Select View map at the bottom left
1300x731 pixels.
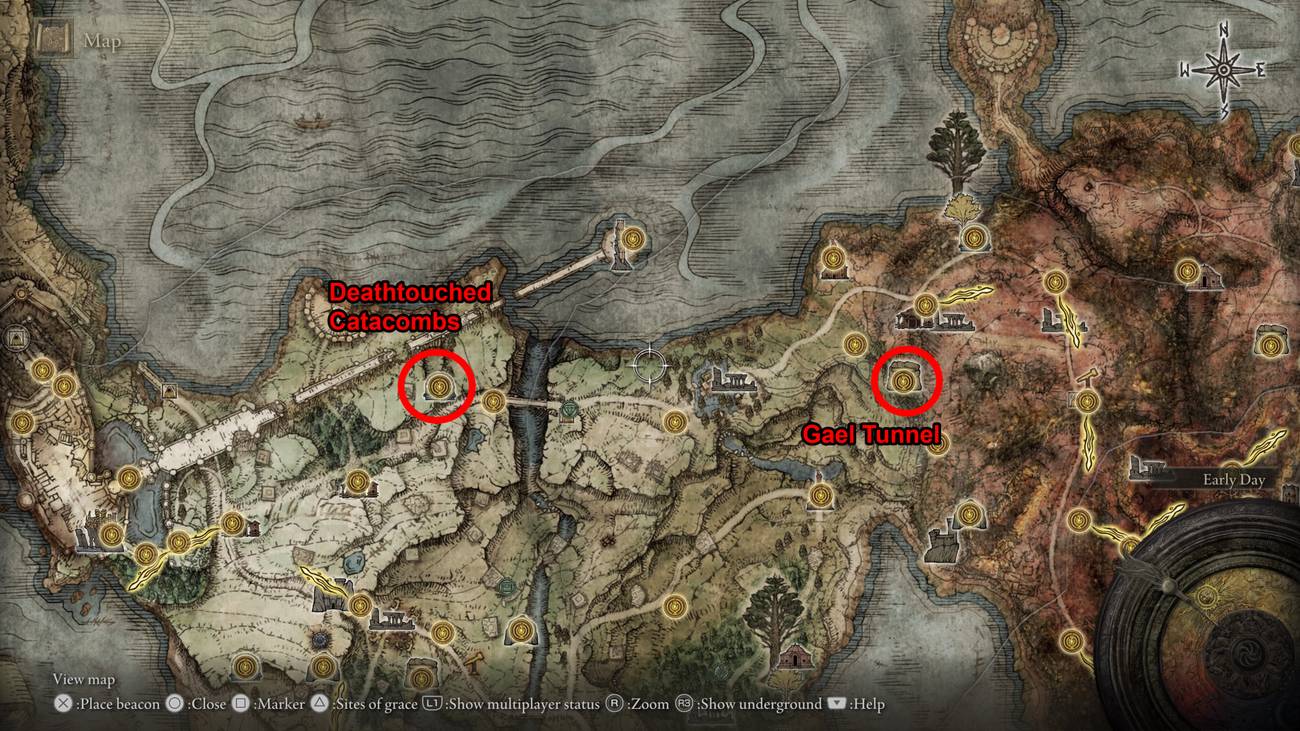coord(82,679)
